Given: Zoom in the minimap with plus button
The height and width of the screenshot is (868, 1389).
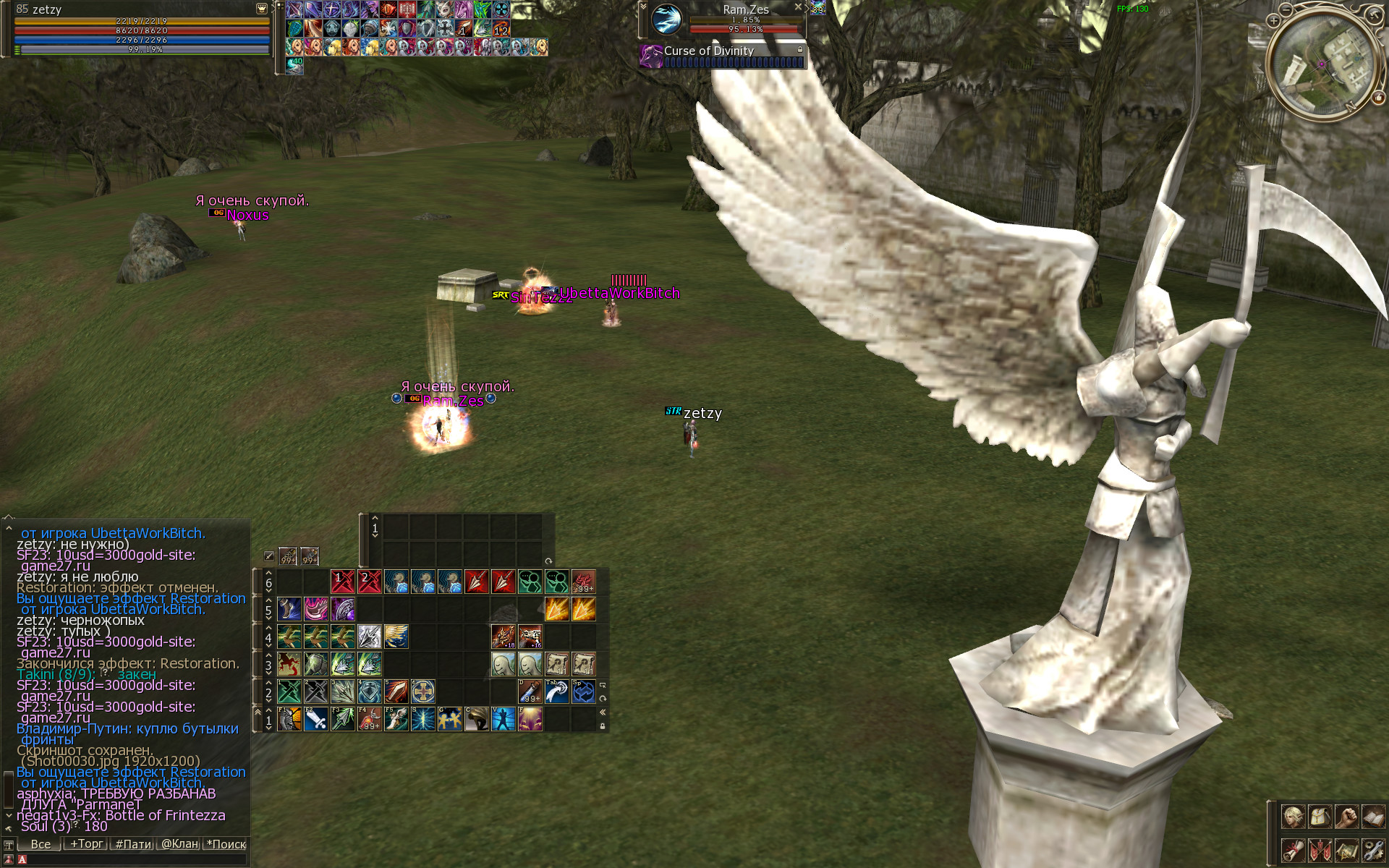Looking at the screenshot, I should click(1274, 21).
